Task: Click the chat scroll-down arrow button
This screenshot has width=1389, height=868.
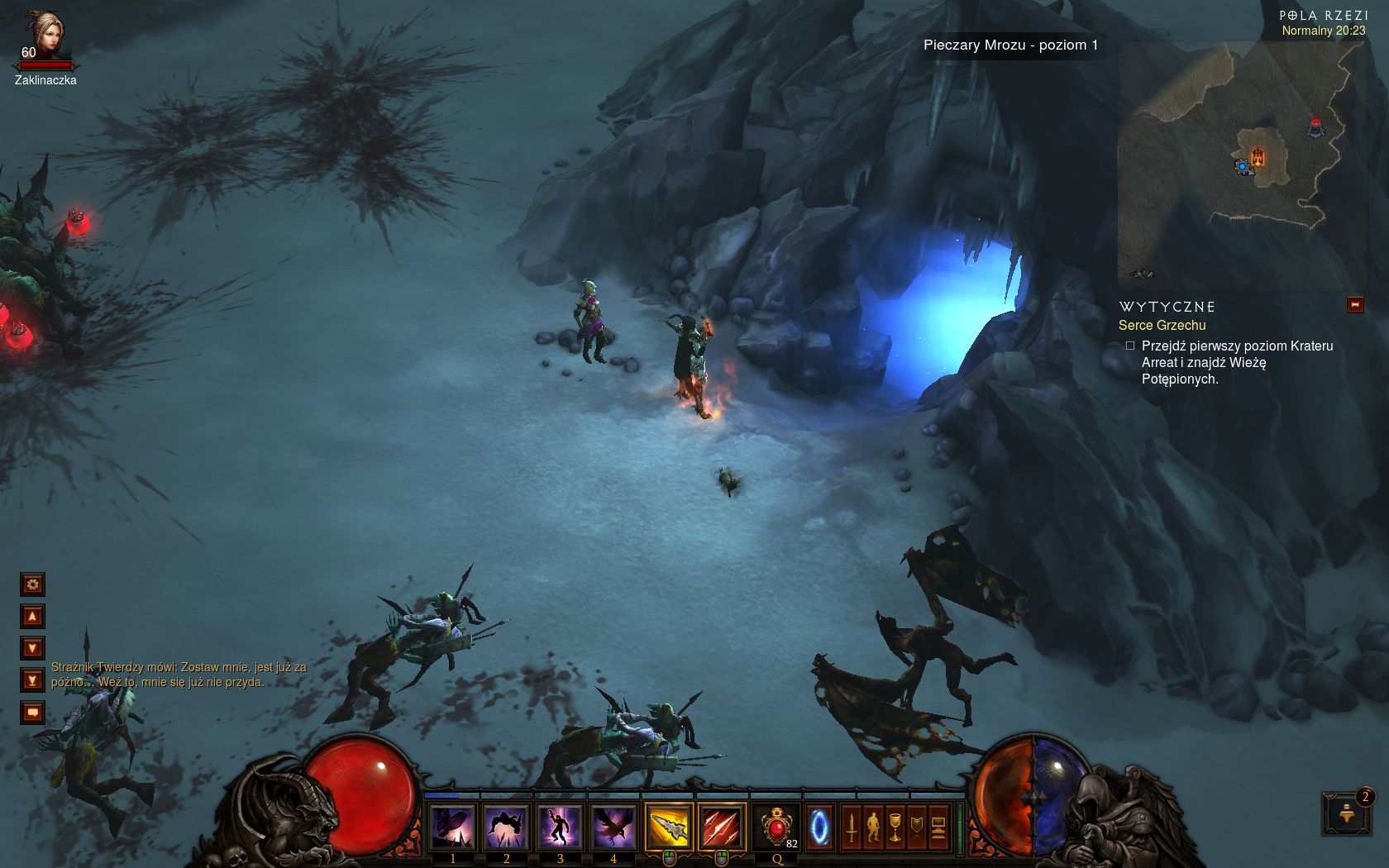Action: tap(32, 648)
